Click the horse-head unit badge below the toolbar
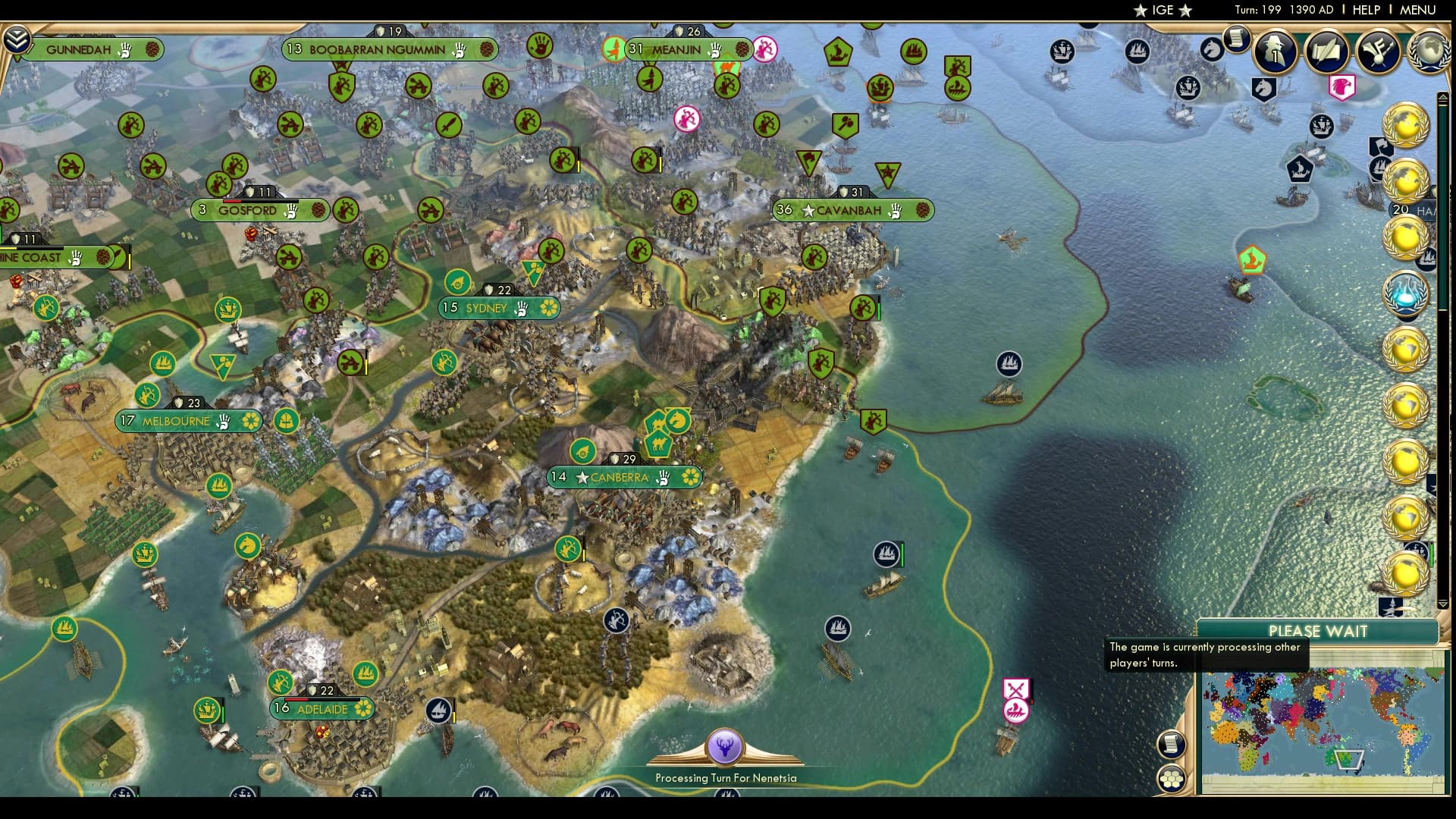 coord(1264,88)
